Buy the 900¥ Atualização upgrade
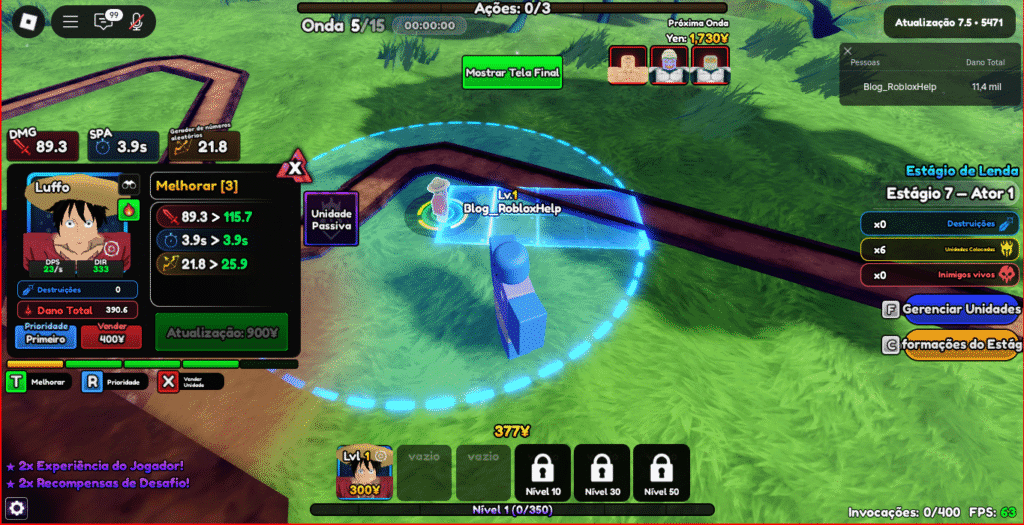1024x525 pixels. (x=221, y=332)
